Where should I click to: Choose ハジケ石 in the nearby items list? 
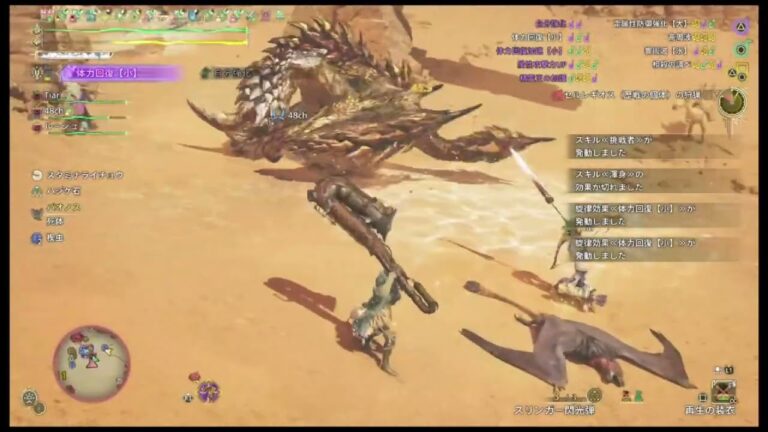(68, 190)
